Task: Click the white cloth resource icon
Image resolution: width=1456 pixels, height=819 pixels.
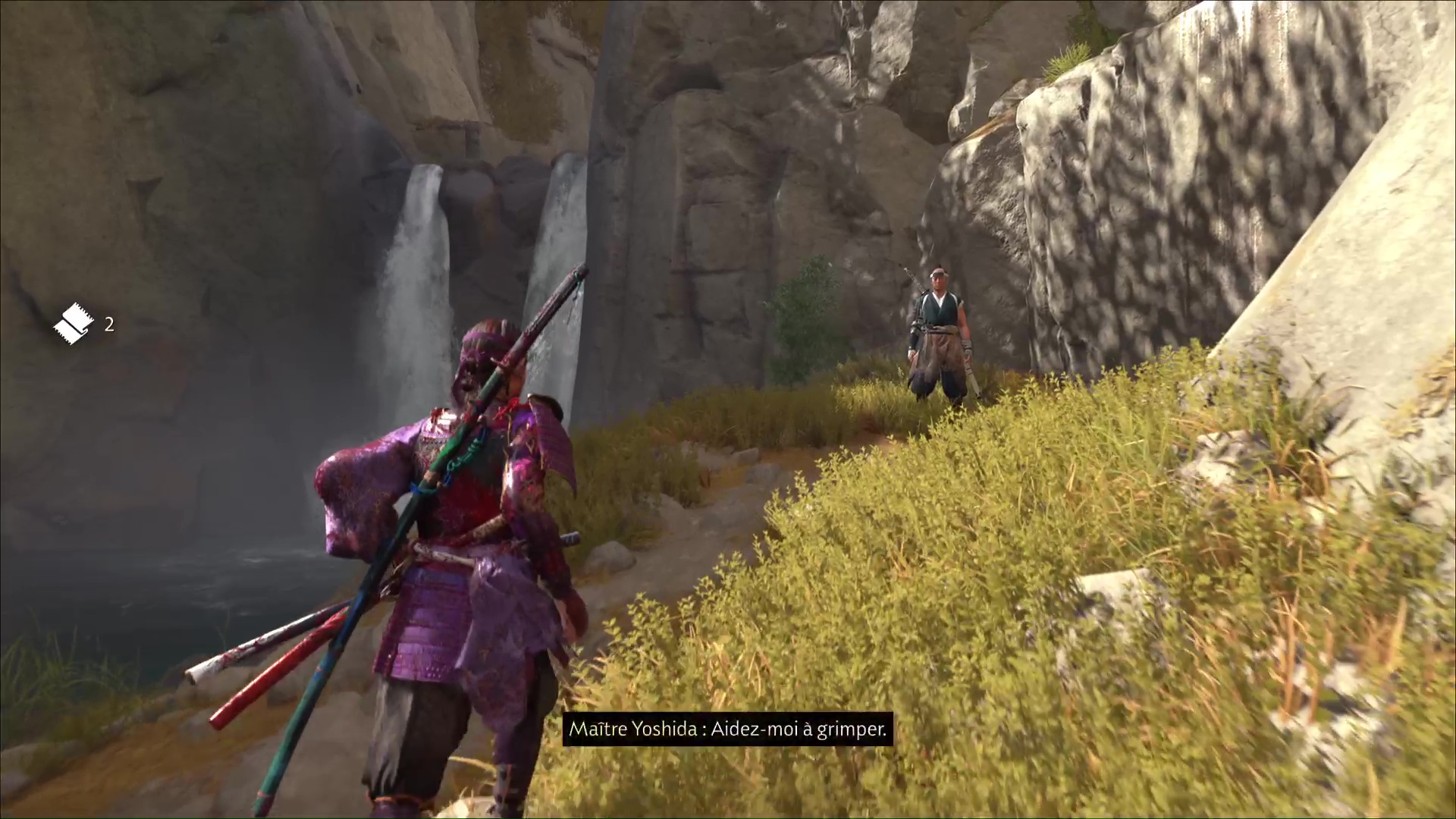Action: coord(74,324)
